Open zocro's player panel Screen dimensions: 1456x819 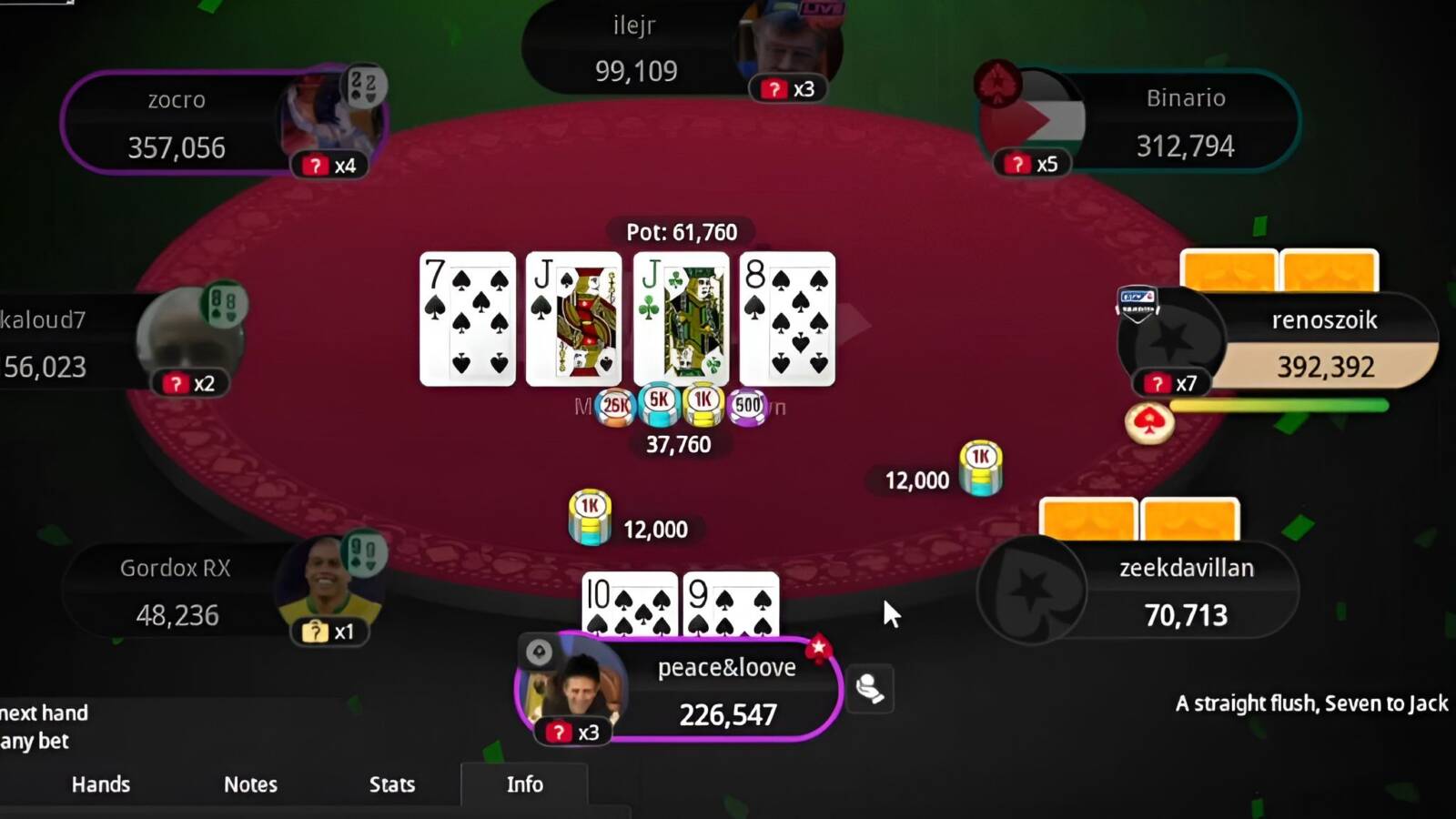coord(177,123)
